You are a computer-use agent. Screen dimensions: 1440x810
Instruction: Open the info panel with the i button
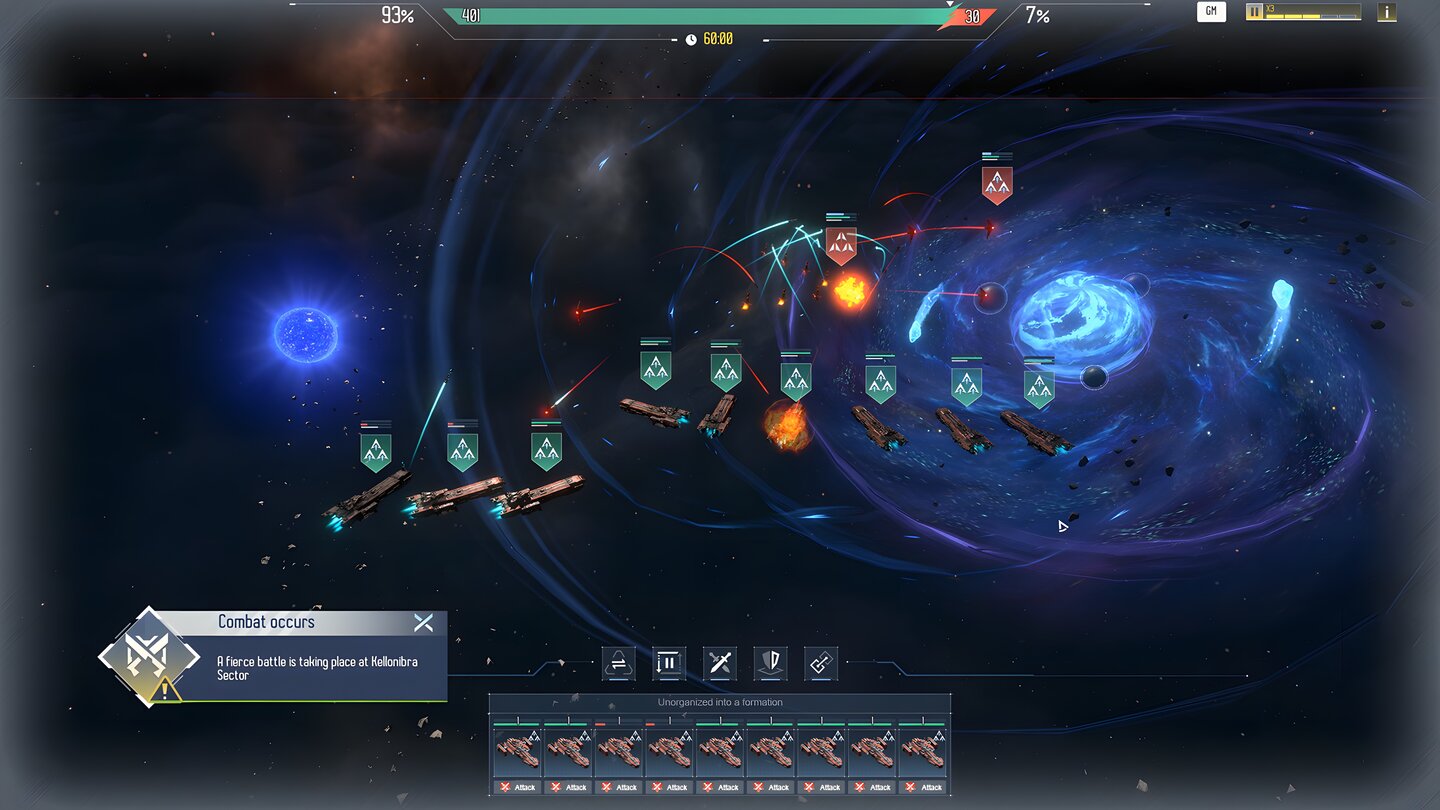(1386, 12)
